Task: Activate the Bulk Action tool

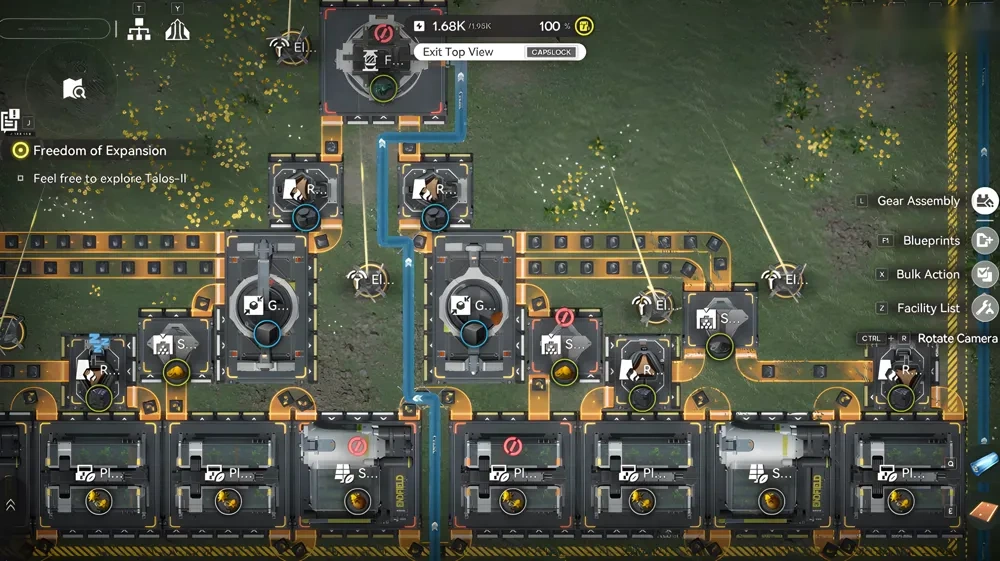Action: tap(984, 274)
